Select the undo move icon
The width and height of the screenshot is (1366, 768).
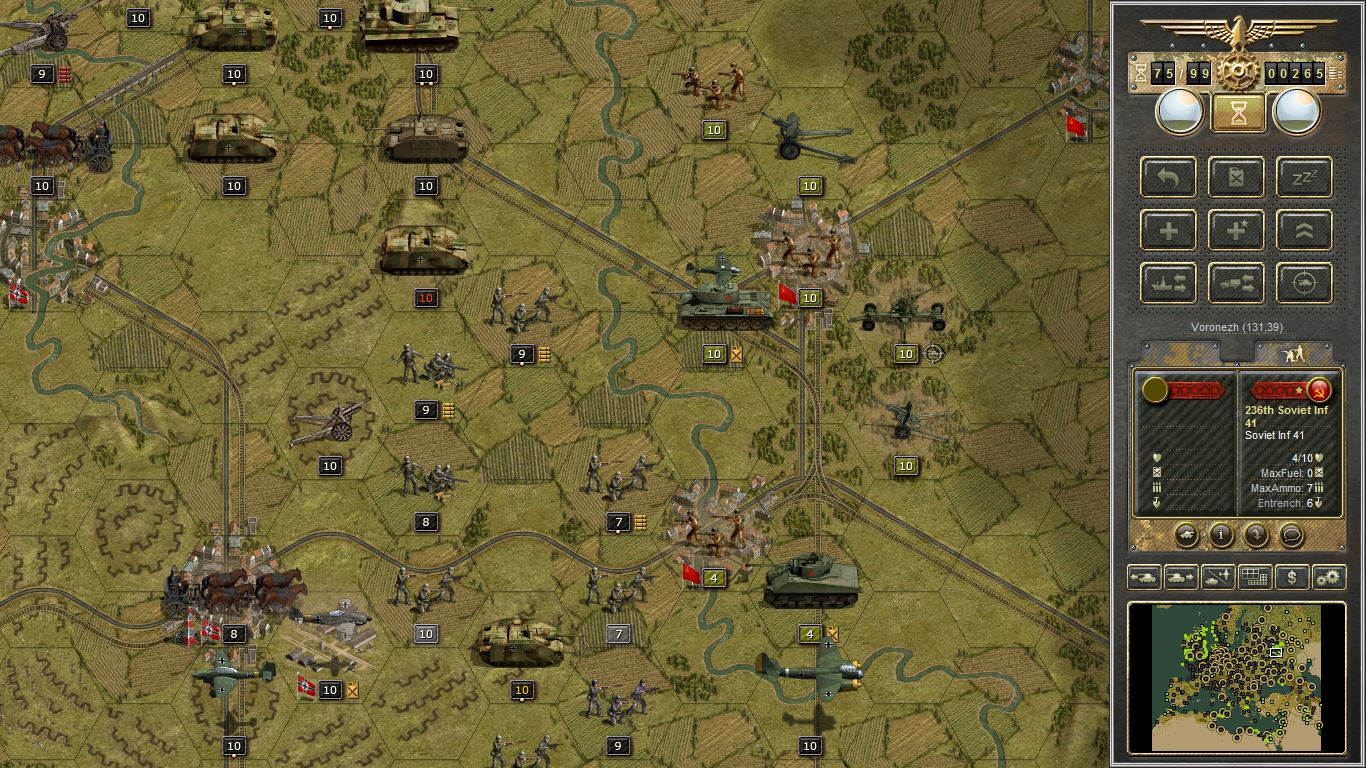click(x=1167, y=177)
